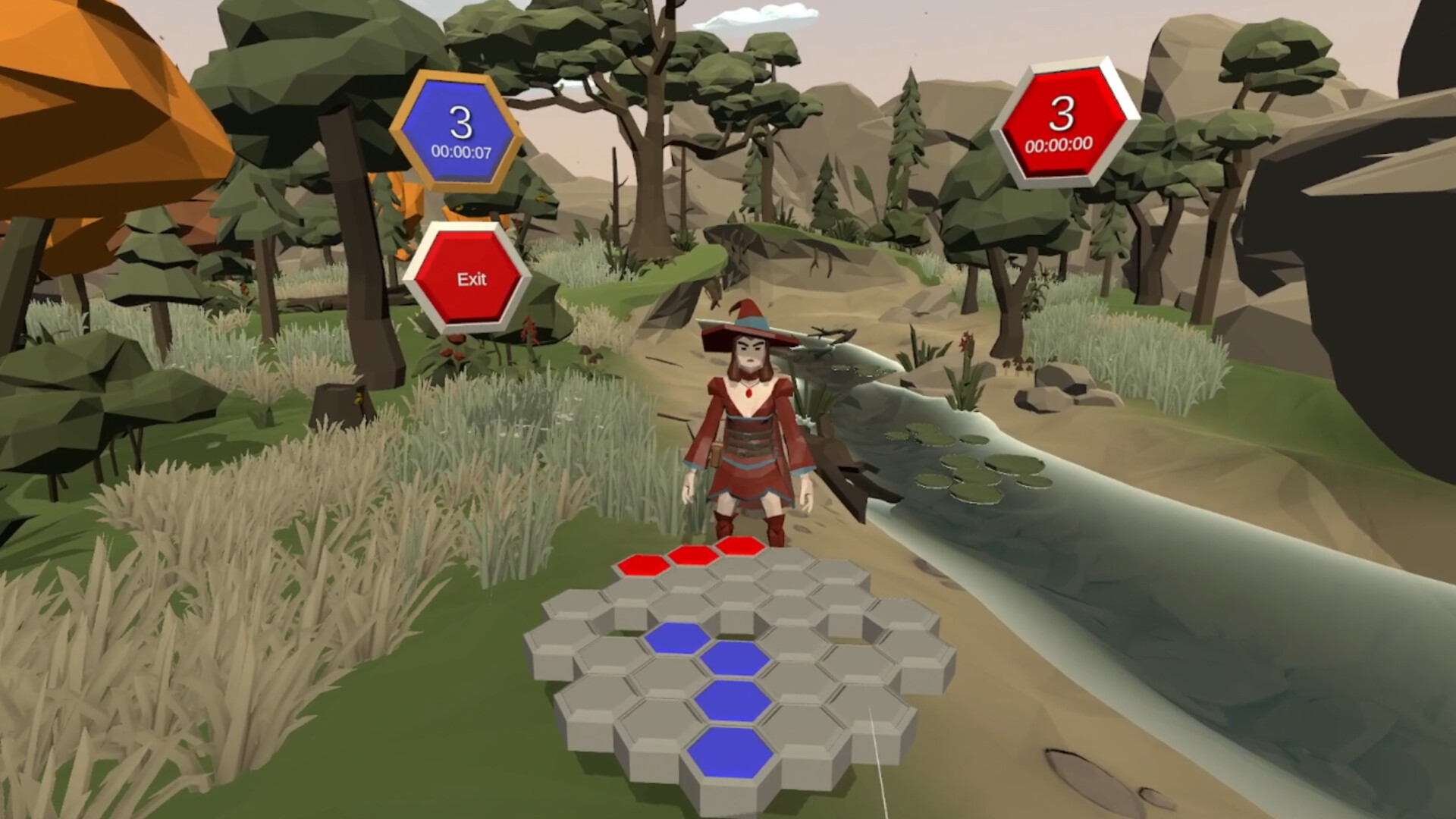Click the red score hexagon showing 3
This screenshot has height=819, width=1456.
coord(1064,120)
